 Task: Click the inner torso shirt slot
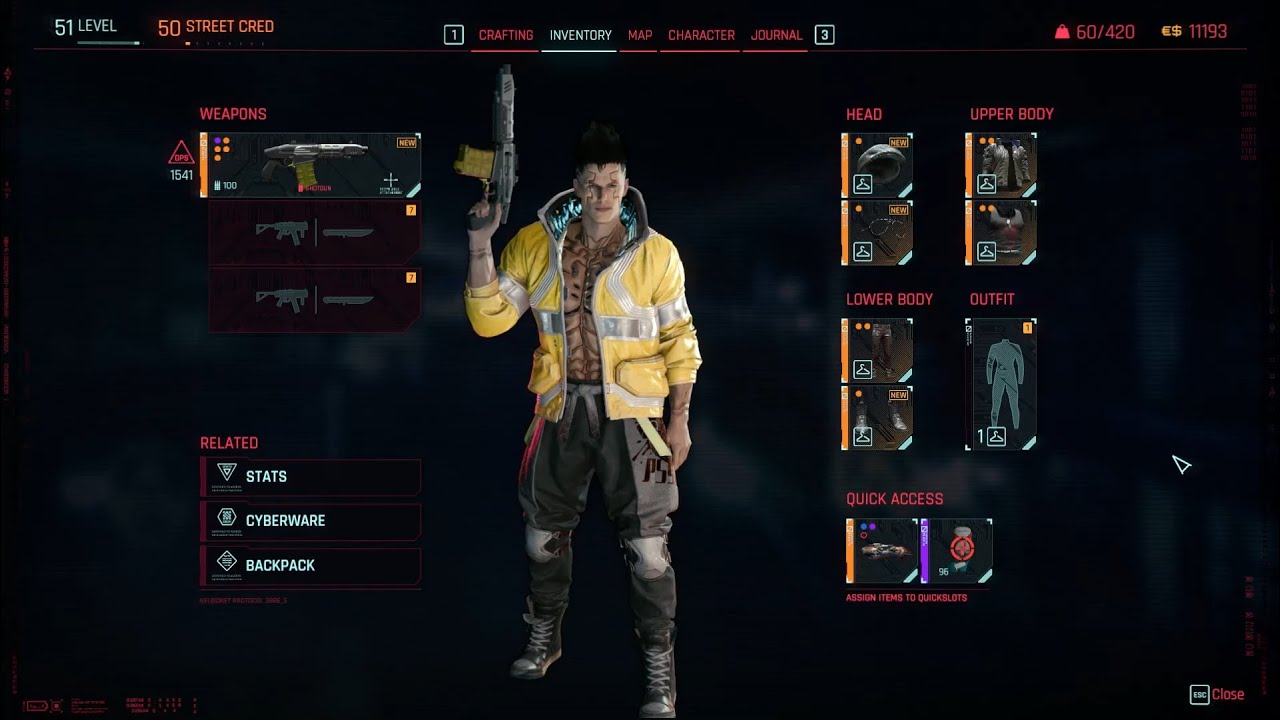1001,233
